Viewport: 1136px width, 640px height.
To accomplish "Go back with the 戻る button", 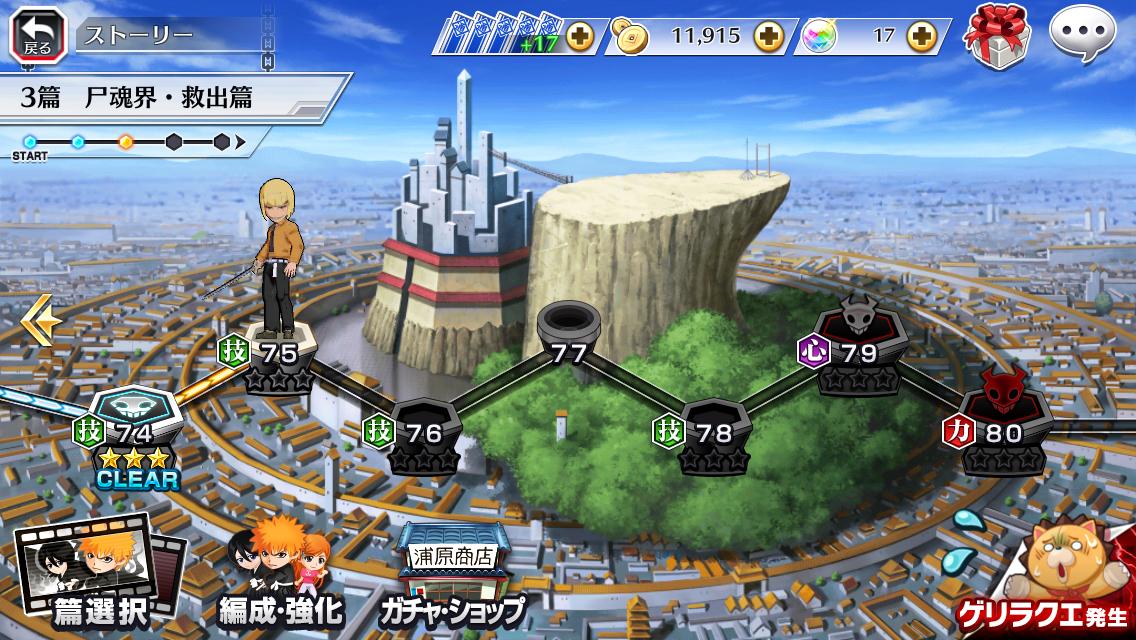I will click(37, 33).
